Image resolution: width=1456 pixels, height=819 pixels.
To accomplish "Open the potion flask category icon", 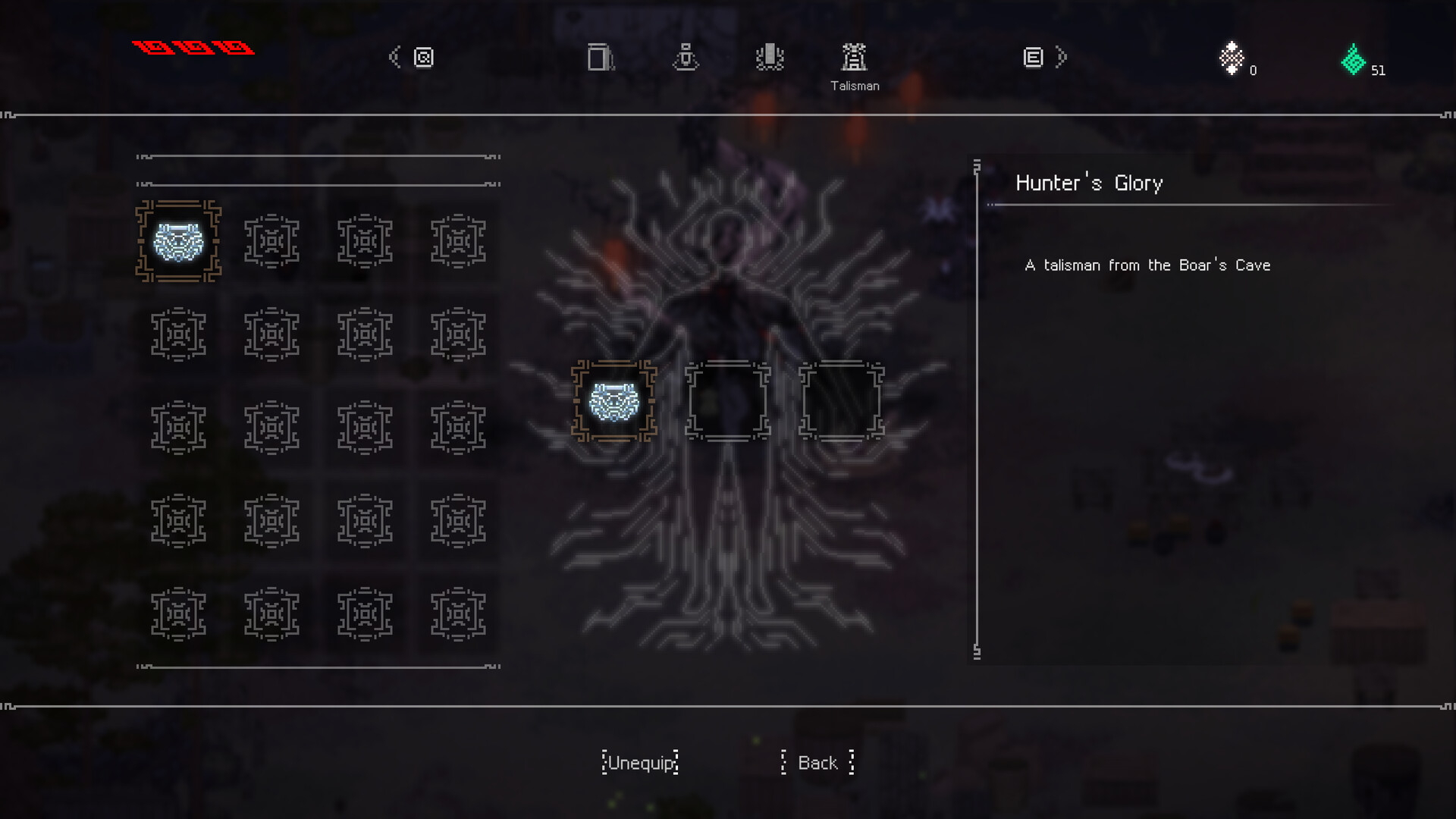I will click(x=686, y=57).
